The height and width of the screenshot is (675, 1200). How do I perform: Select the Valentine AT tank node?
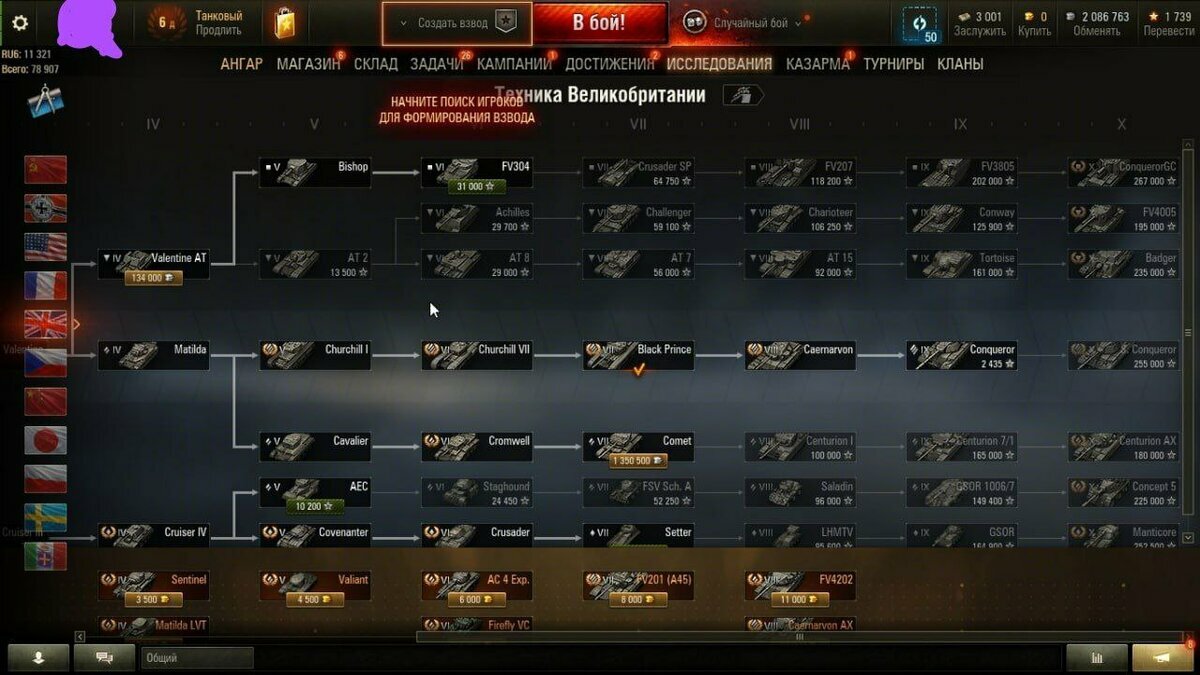(x=154, y=264)
